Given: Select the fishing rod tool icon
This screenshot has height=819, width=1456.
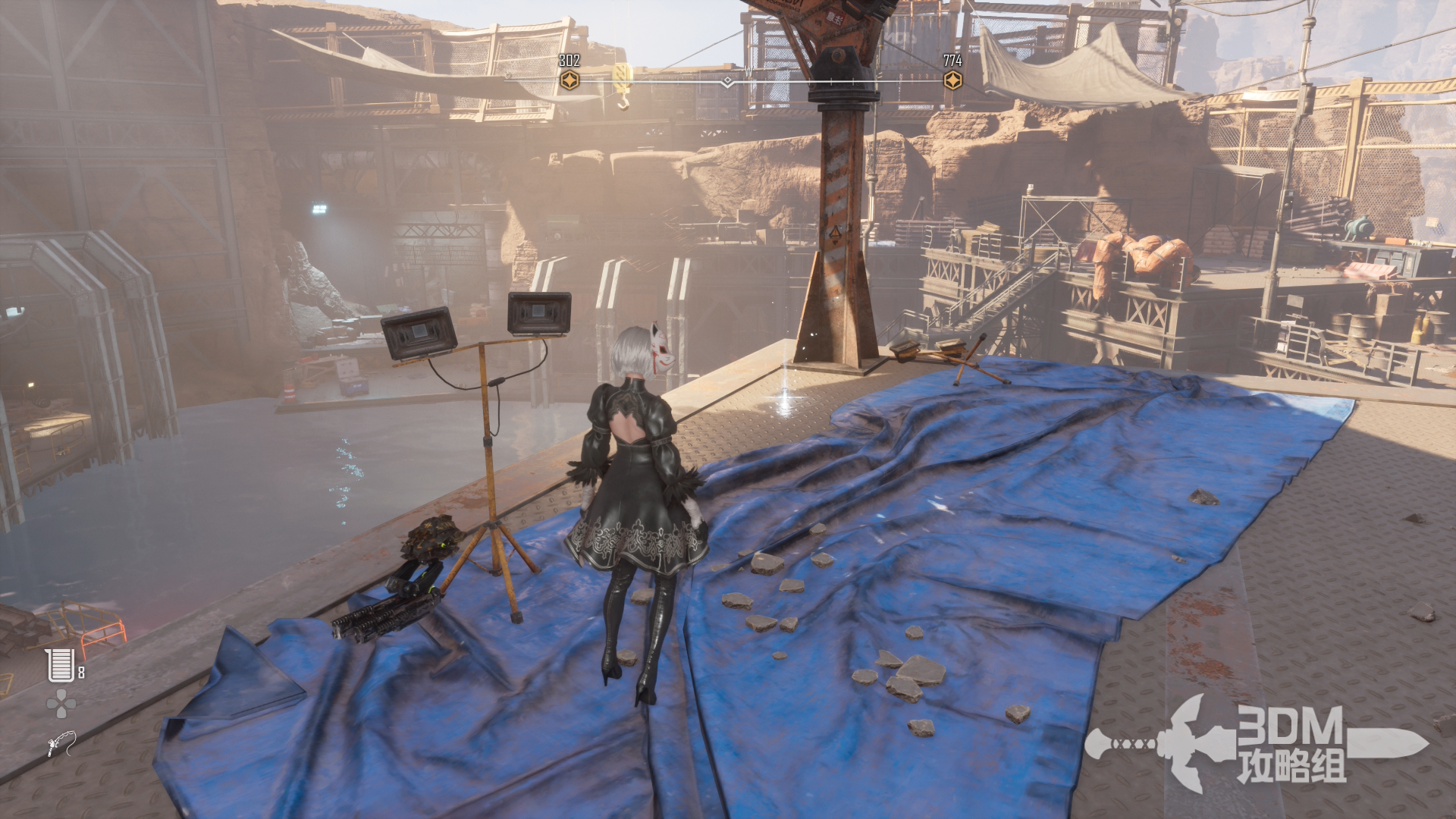Looking at the screenshot, I should point(61,743).
